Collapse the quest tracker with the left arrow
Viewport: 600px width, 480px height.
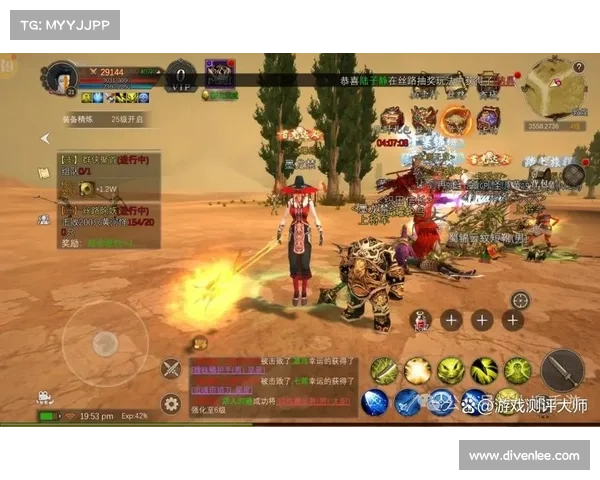[44, 139]
